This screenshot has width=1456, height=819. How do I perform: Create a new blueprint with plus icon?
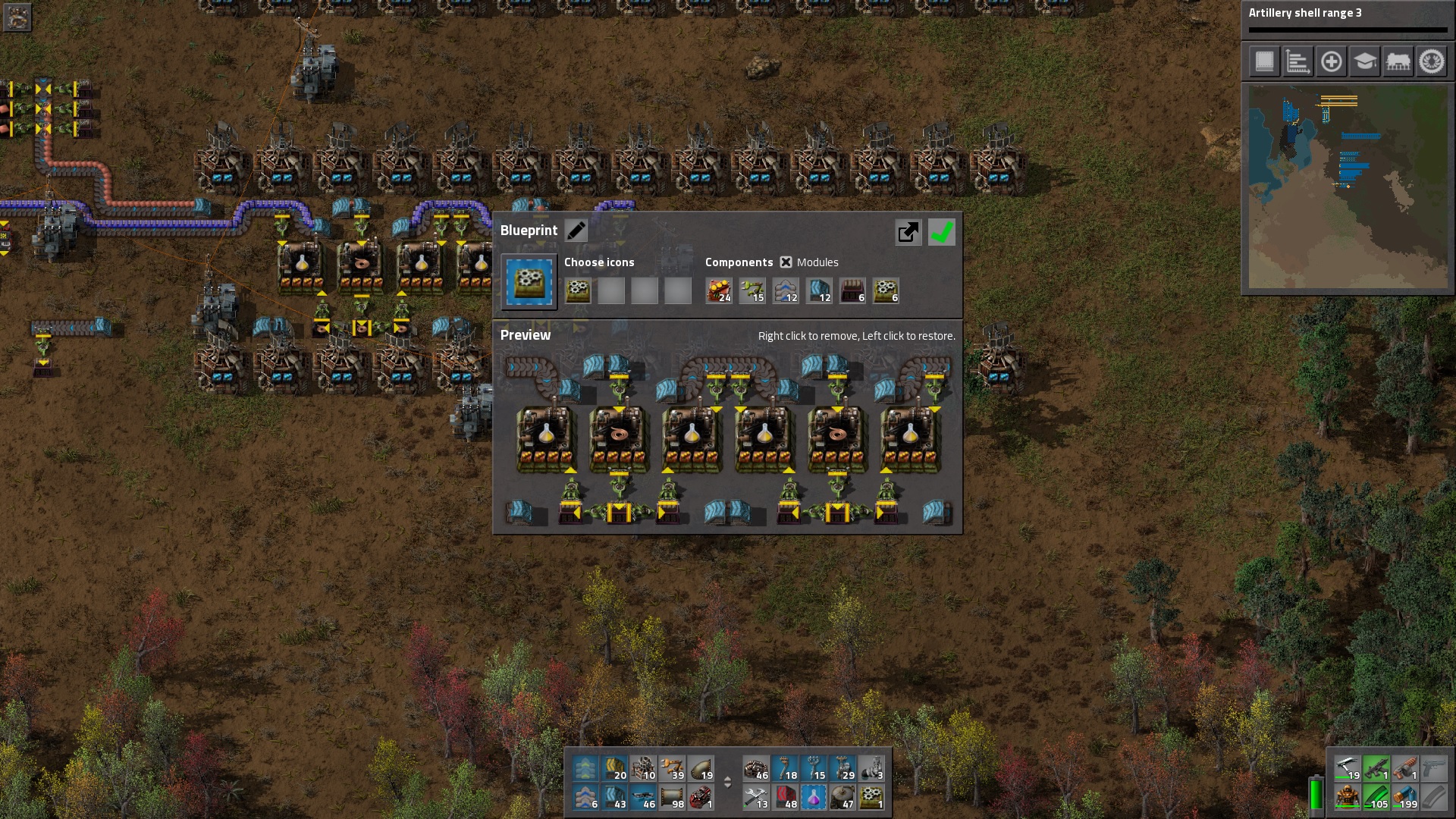coord(1332,61)
